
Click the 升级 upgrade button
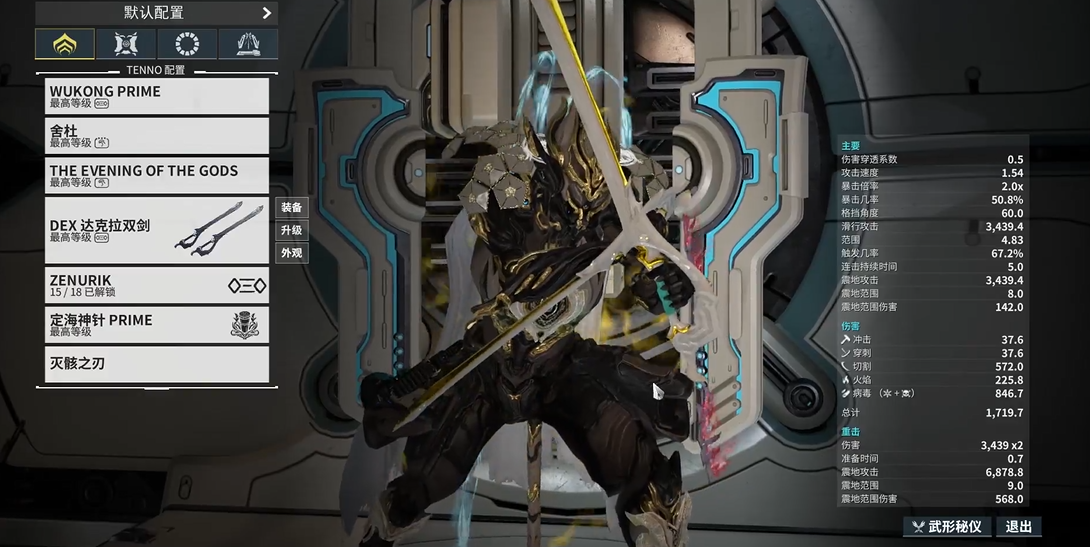(x=292, y=230)
